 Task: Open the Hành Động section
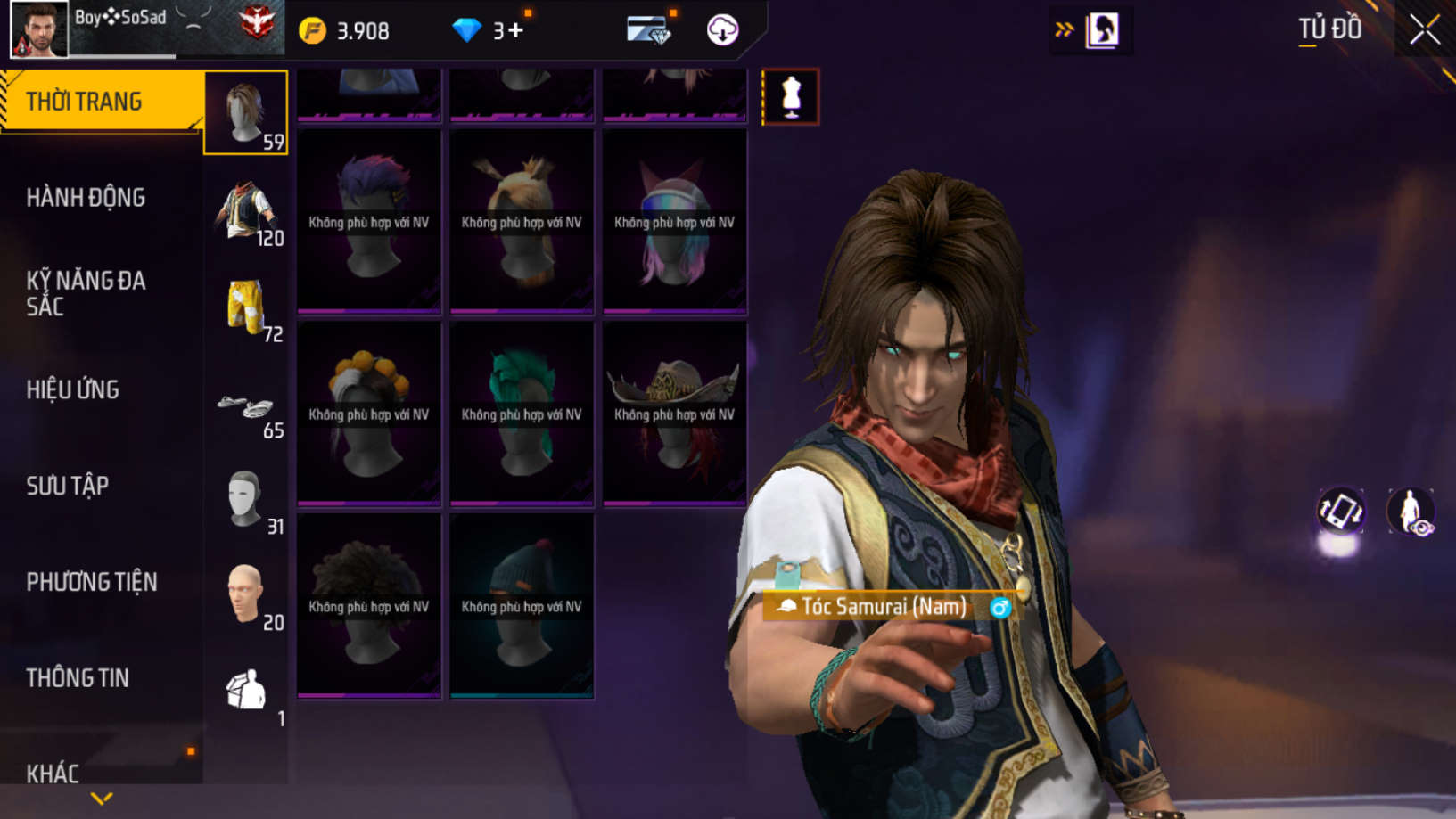coord(86,198)
